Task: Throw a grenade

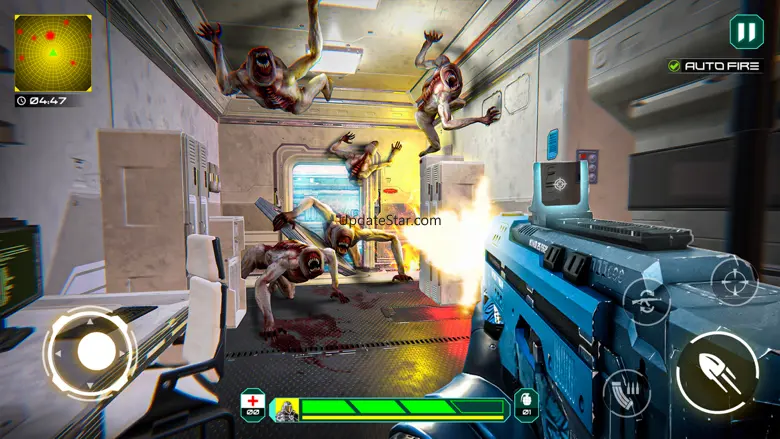Action: tap(526, 404)
